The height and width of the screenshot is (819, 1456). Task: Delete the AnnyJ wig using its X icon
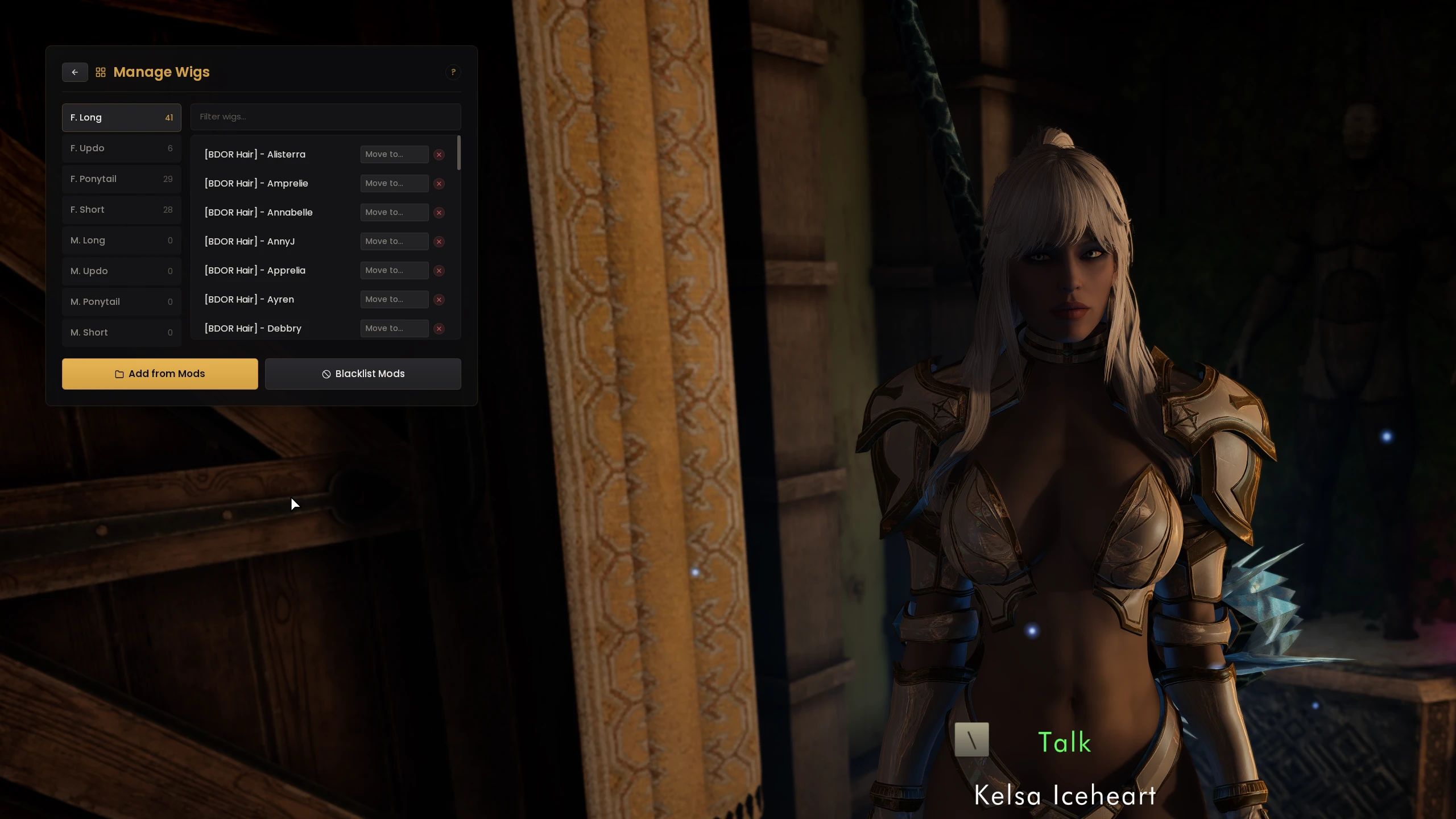click(x=439, y=241)
